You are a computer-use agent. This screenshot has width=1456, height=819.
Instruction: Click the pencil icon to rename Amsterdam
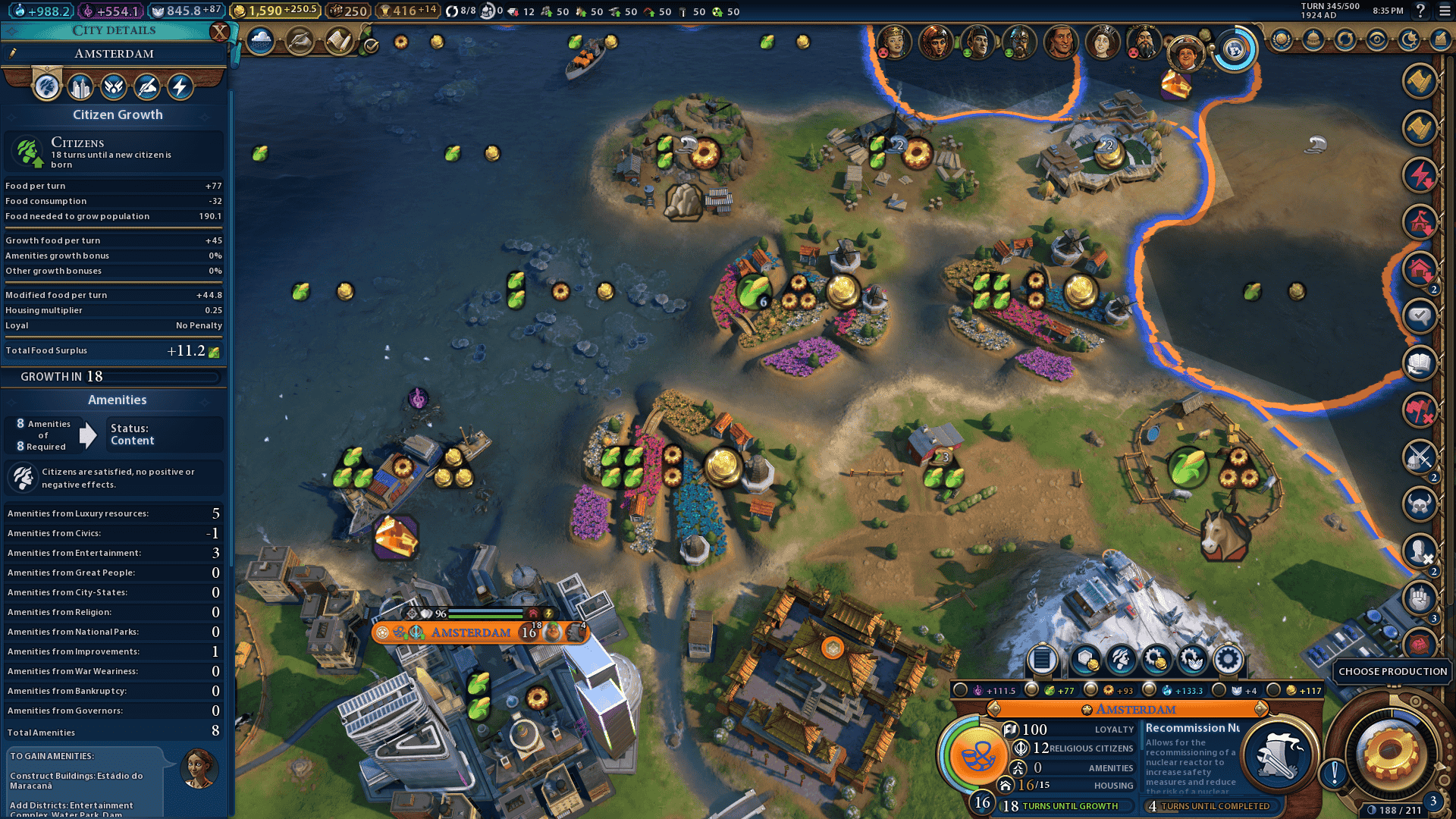click(13, 53)
